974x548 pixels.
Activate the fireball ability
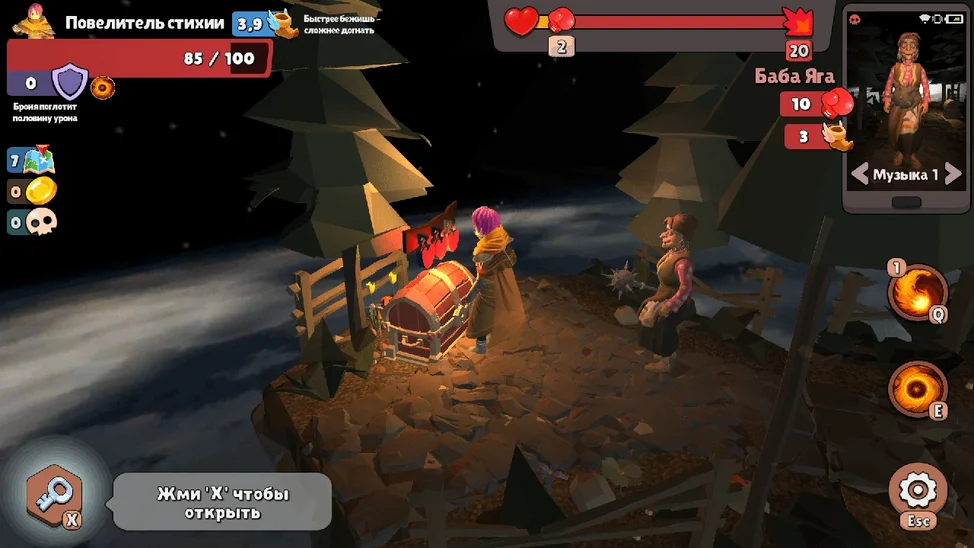click(x=917, y=291)
